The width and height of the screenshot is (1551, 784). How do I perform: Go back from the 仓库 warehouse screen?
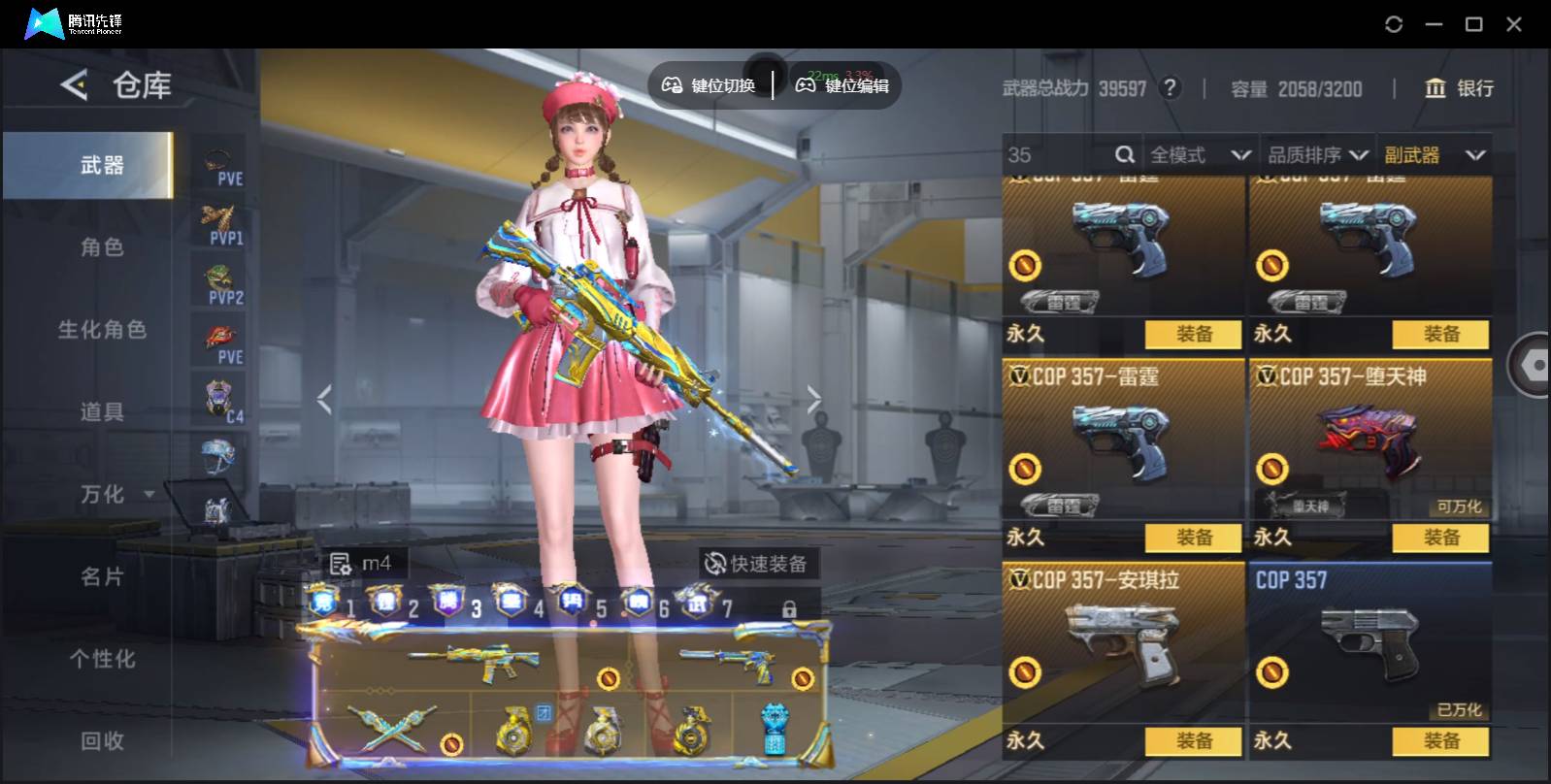pyautogui.click(x=74, y=85)
